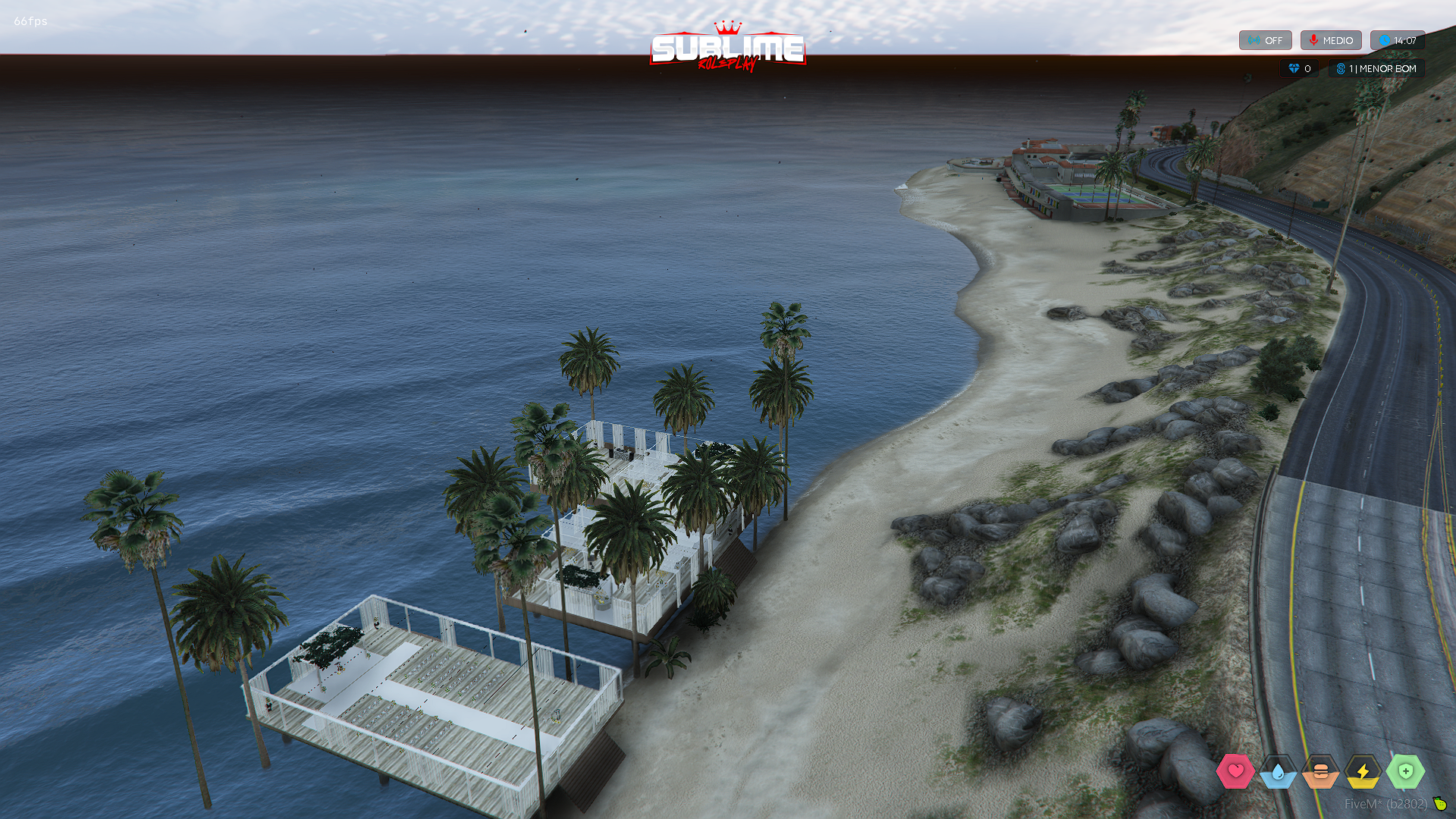
Task: Toggle the radio OFF indicator
Action: click(x=1265, y=40)
